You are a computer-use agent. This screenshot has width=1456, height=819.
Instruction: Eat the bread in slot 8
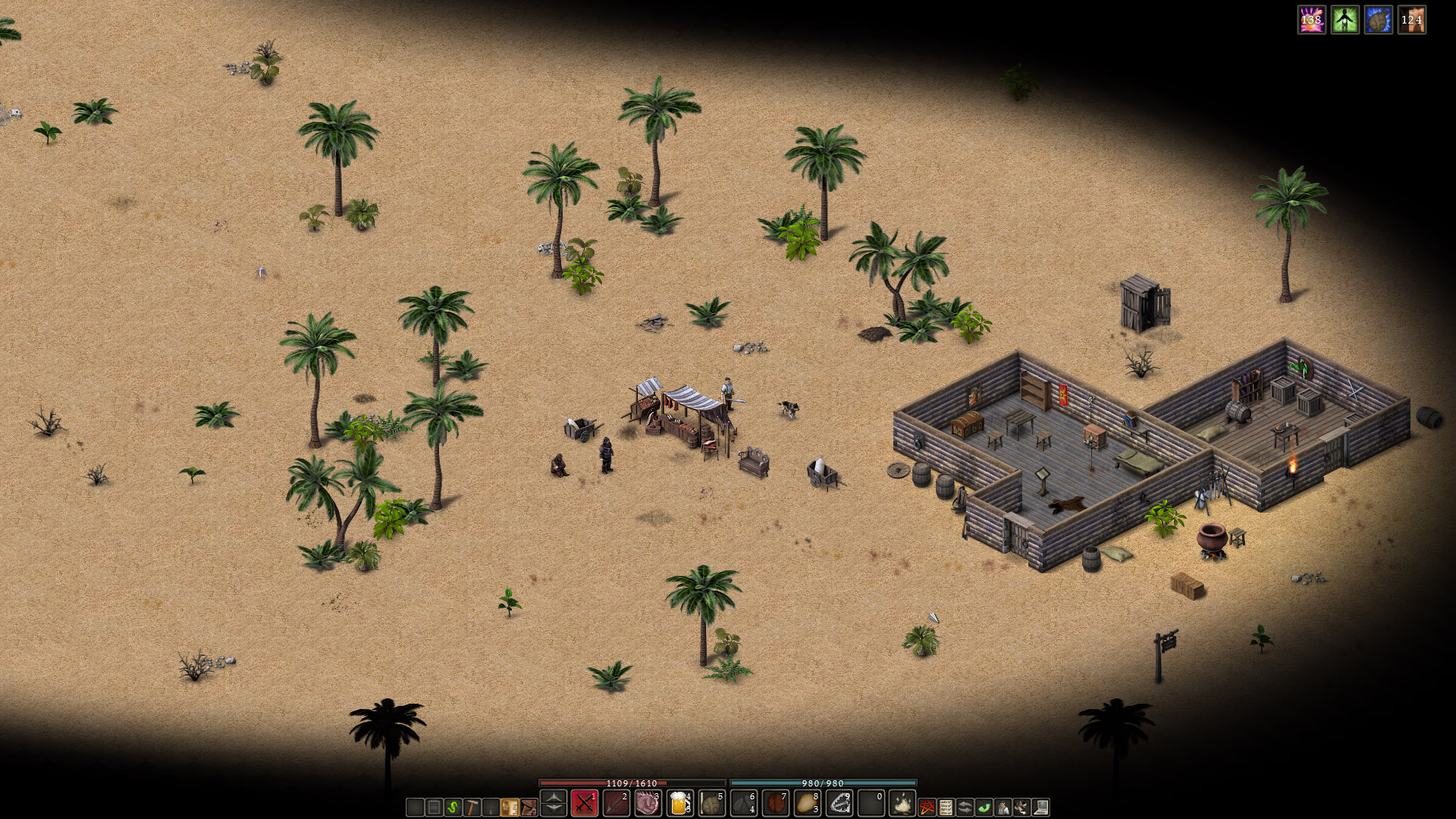pyautogui.click(x=807, y=803)
